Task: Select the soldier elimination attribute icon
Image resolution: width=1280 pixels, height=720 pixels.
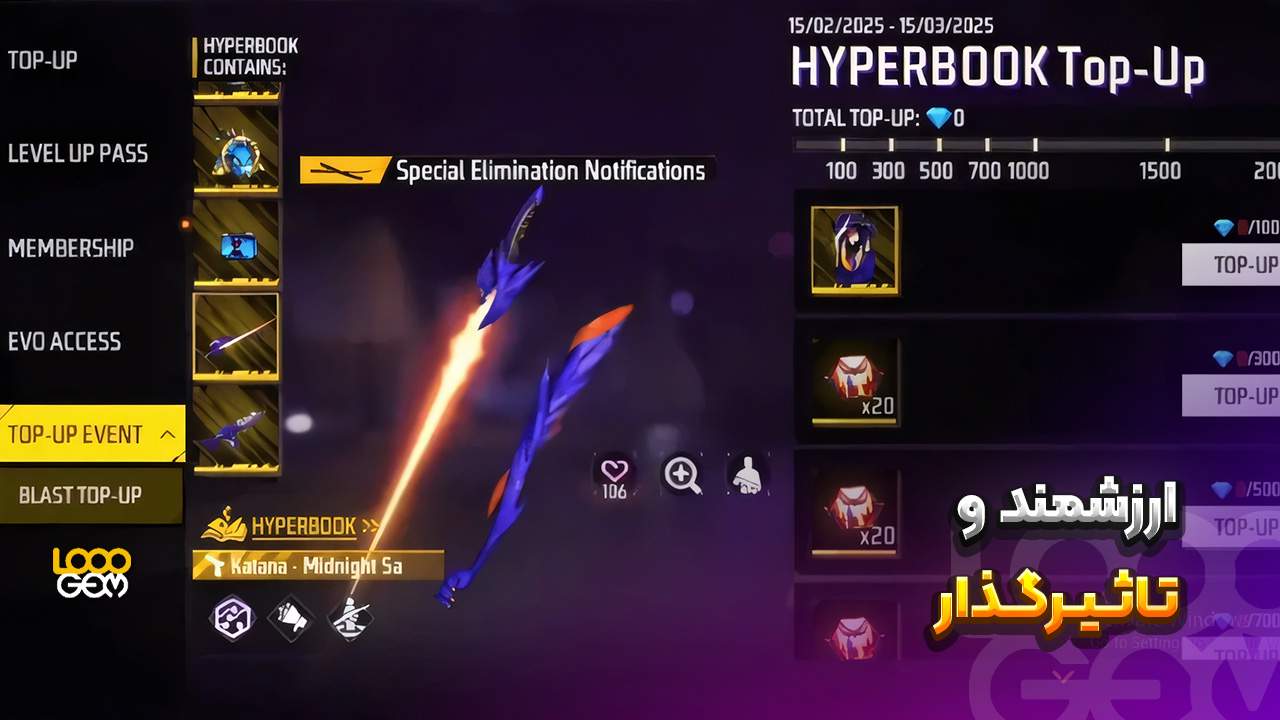Action: click(x=350, y=618)
